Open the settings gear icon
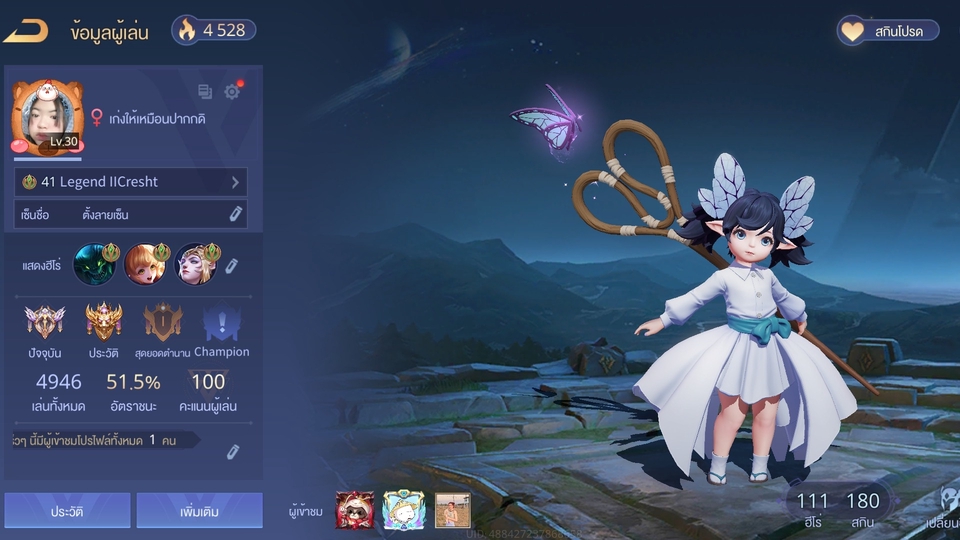 [232, 92]
